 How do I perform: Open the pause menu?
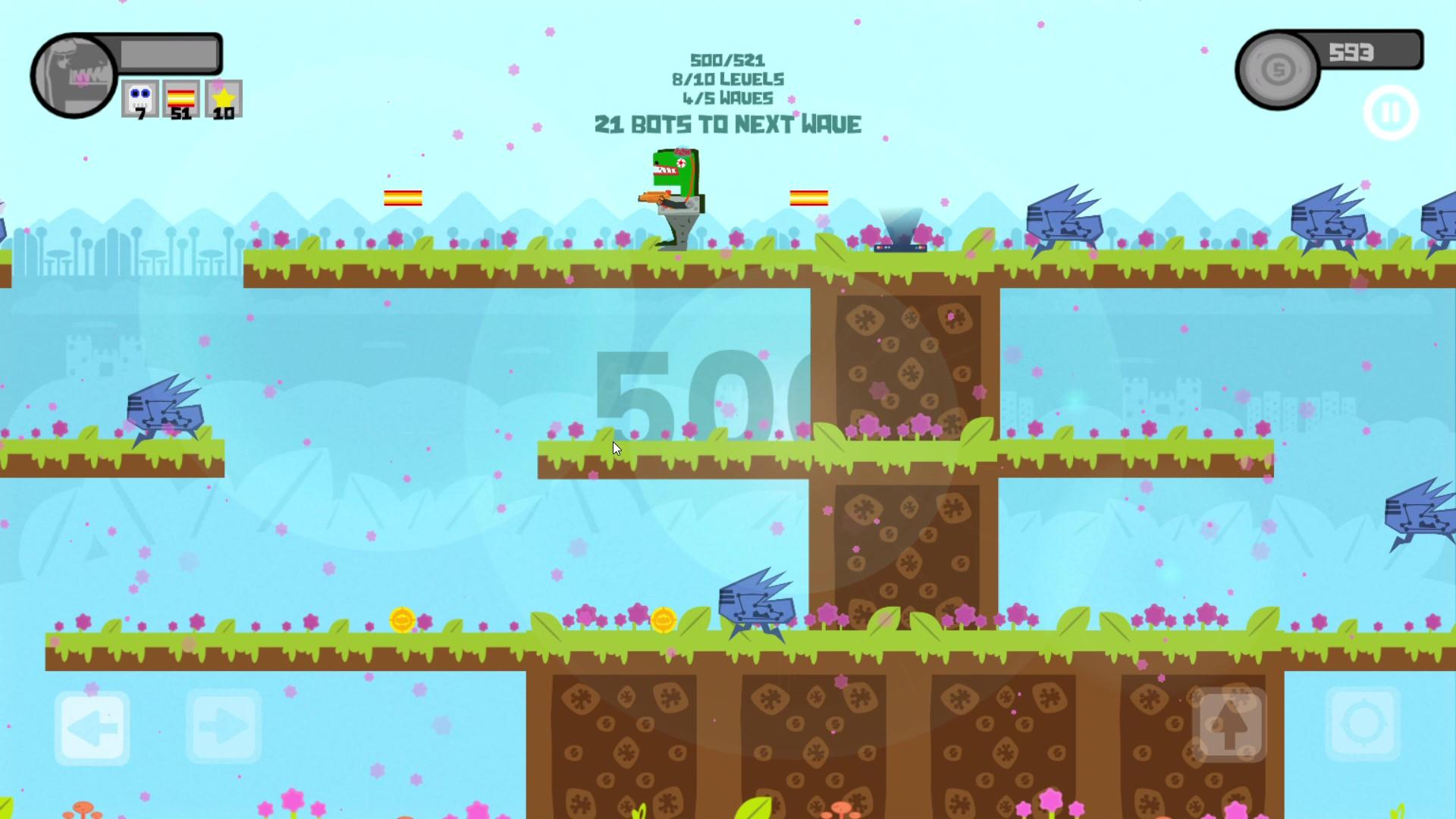coord(1391,111)
